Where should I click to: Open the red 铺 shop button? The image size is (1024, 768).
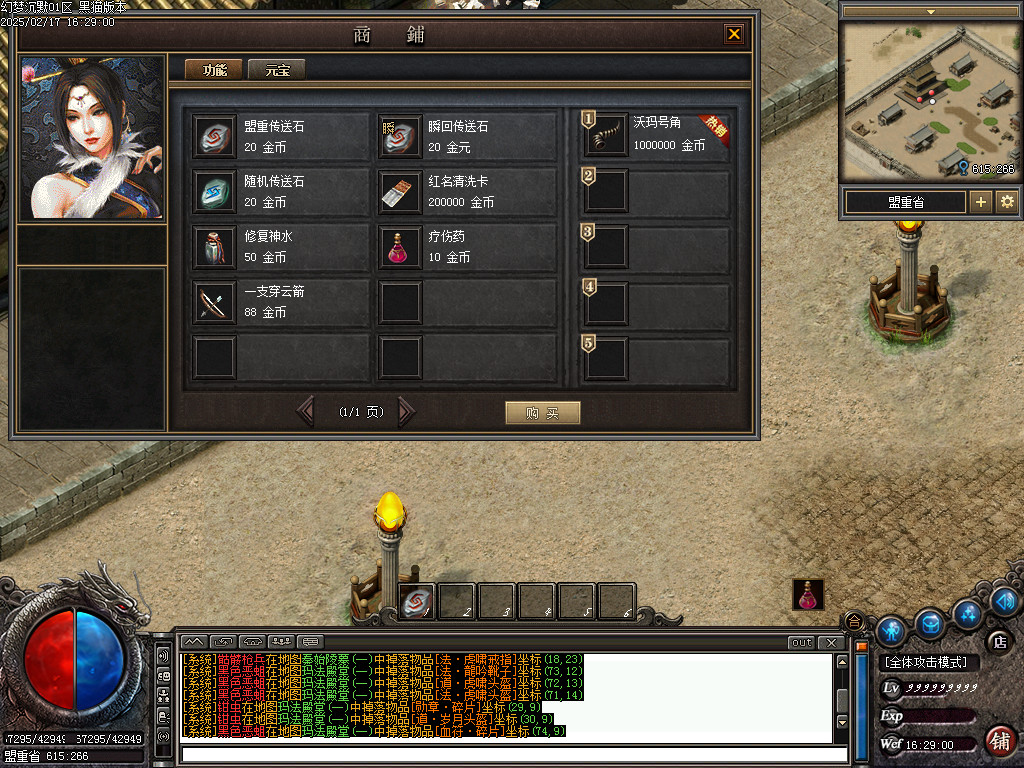click(998, 741)
